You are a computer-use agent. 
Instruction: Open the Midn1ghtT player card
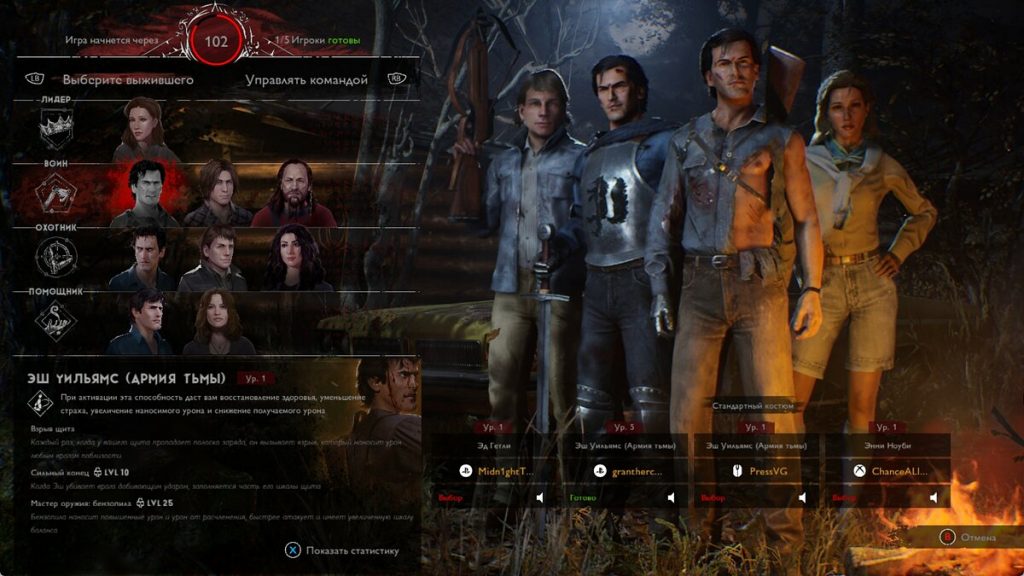point(498,470)
